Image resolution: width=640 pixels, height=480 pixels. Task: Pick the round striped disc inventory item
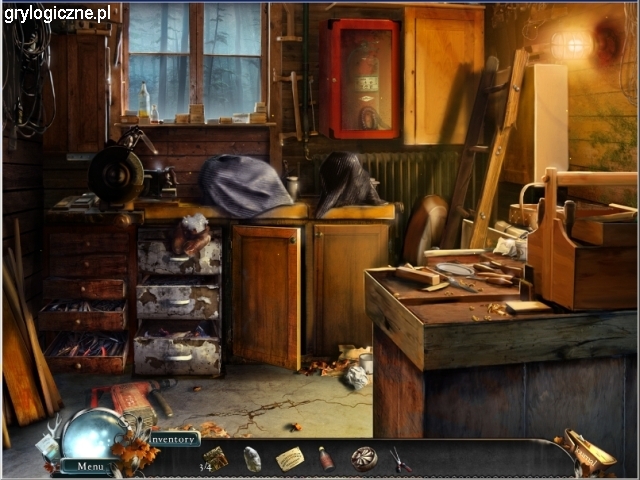tap(364, 458)
